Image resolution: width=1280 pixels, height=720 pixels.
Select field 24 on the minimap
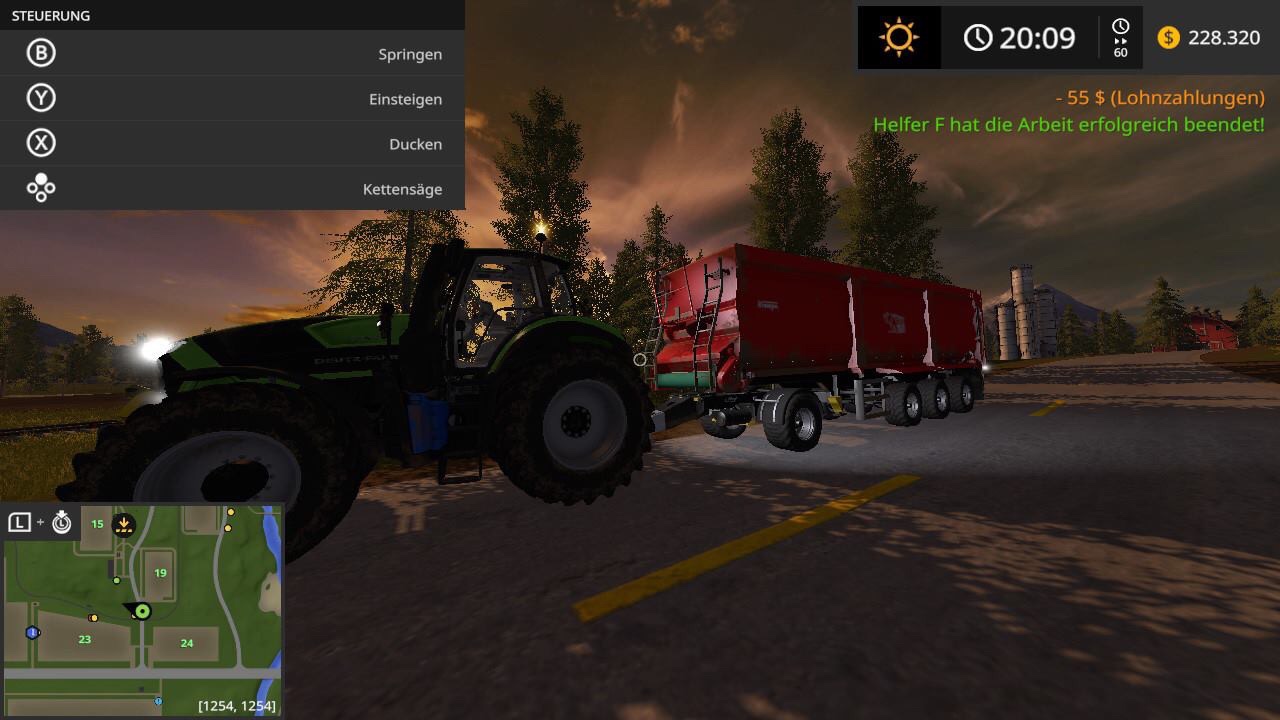[187, 643]
